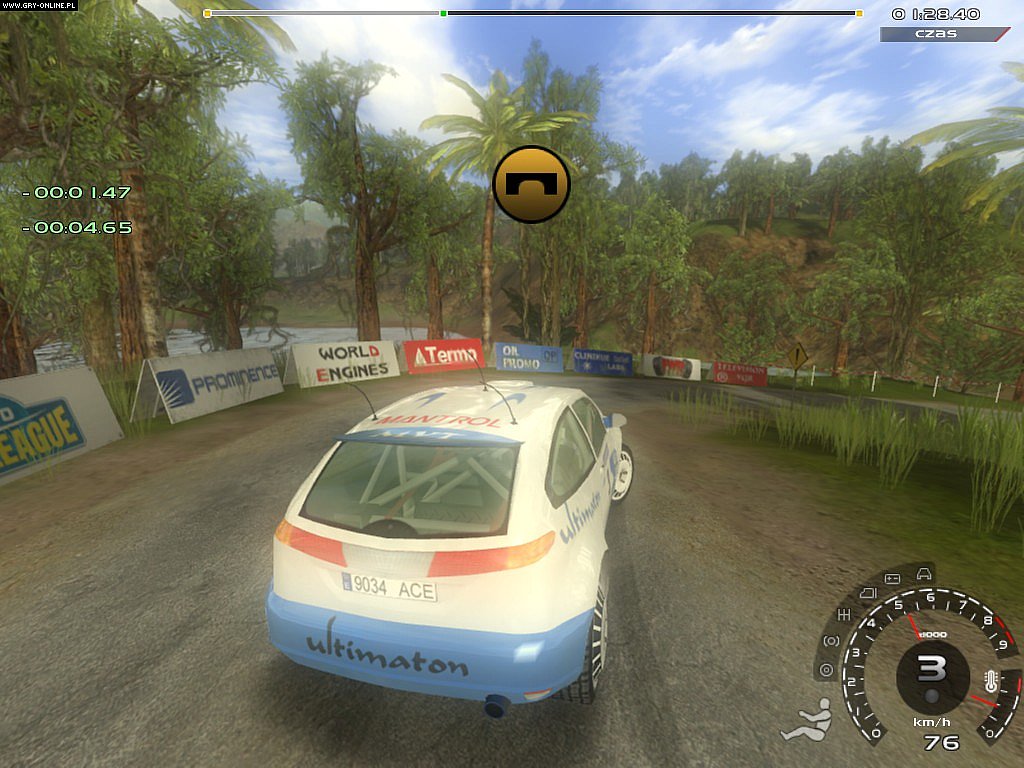Image resolution: width=1024 pixels, height=768 pixels.
Task: Click the wheel damage indicator icon
Action: [x=825, y=669]
